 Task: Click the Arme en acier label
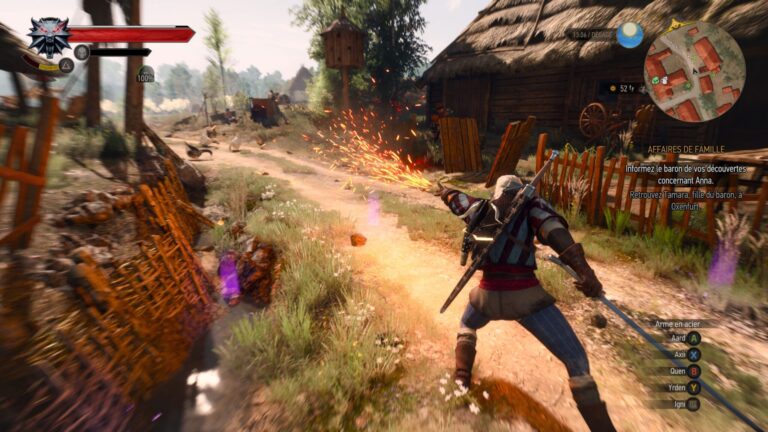pos(678,324)
